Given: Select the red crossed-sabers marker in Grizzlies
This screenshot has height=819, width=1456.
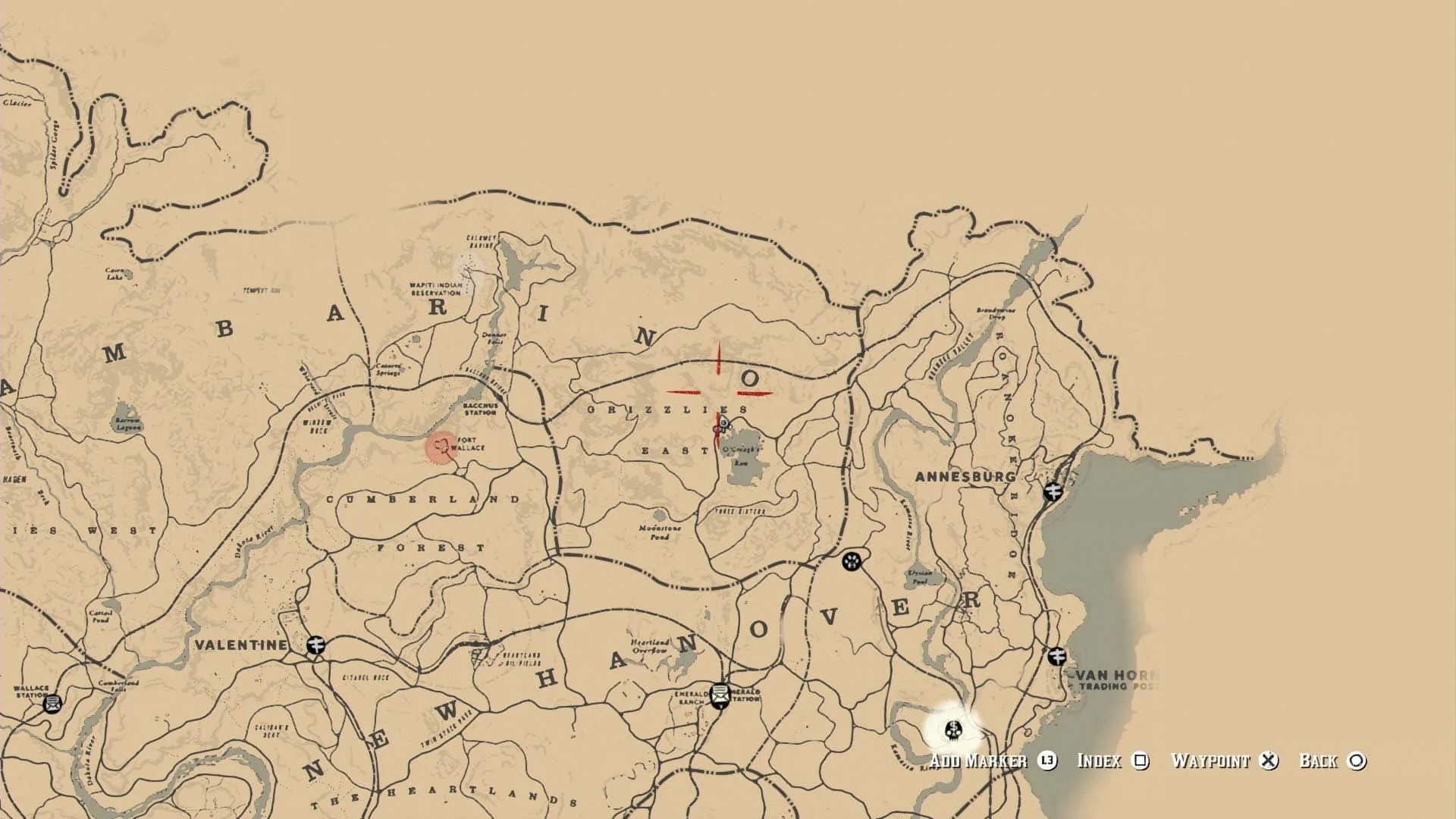Looking at the screenshot, I should pyautogui.click(x=717, y=391).
